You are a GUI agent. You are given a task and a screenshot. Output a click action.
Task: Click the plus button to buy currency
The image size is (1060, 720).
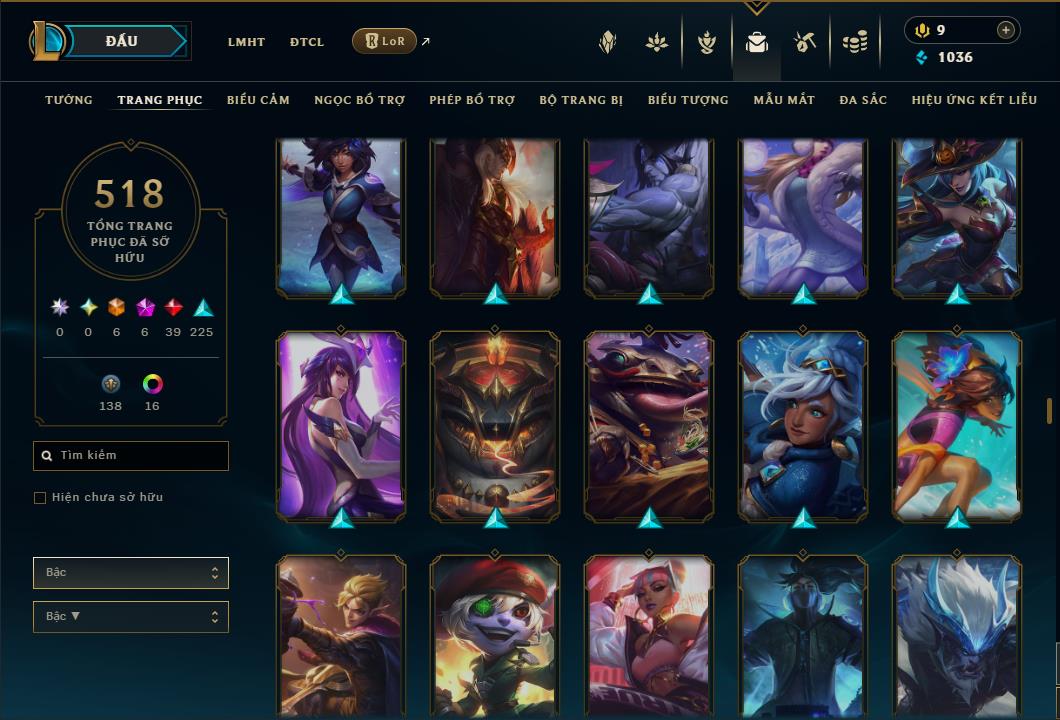pyautogui.click(x=1006, y=31)
